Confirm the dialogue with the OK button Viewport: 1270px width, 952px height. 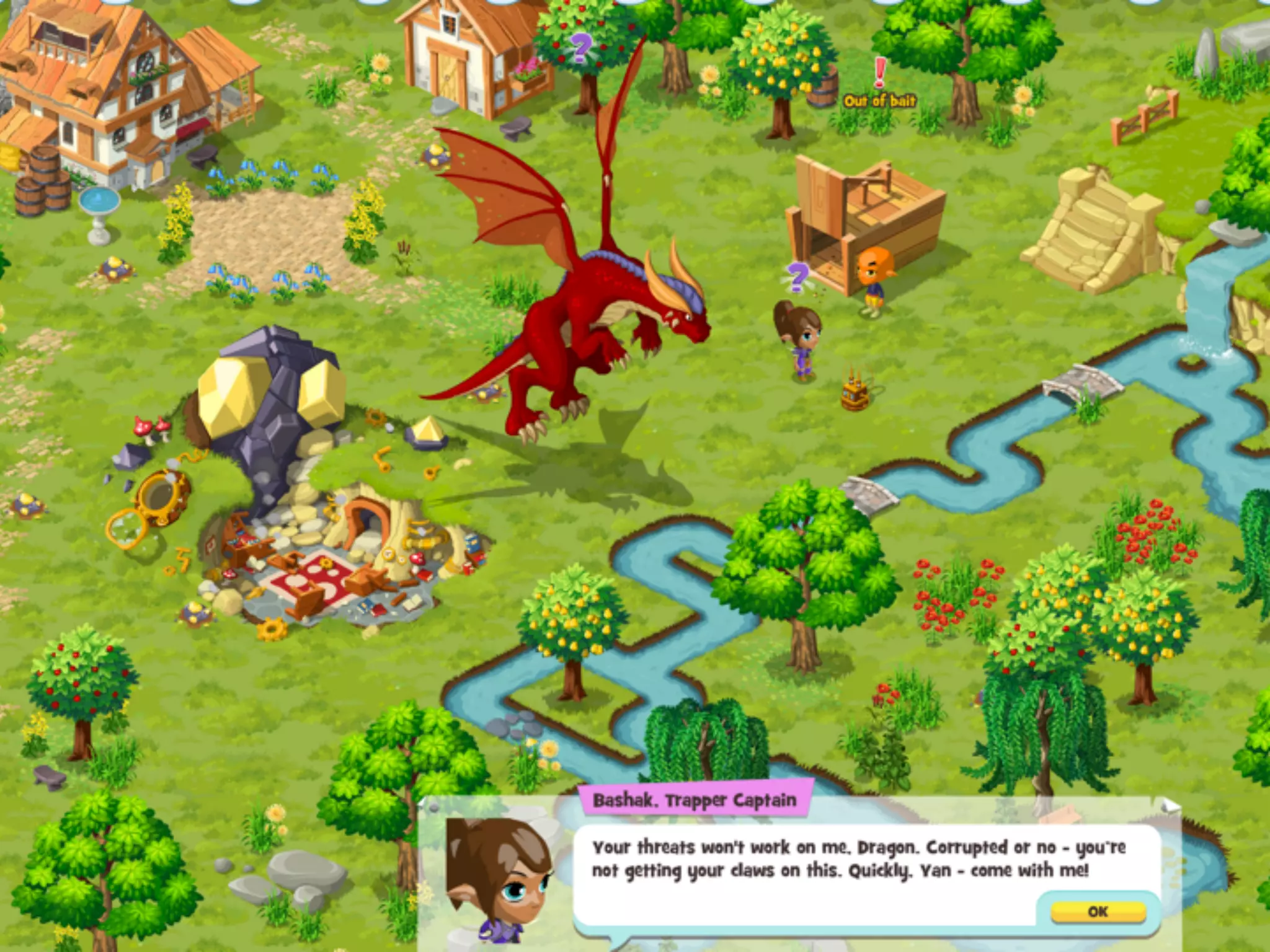[1097, 911]
